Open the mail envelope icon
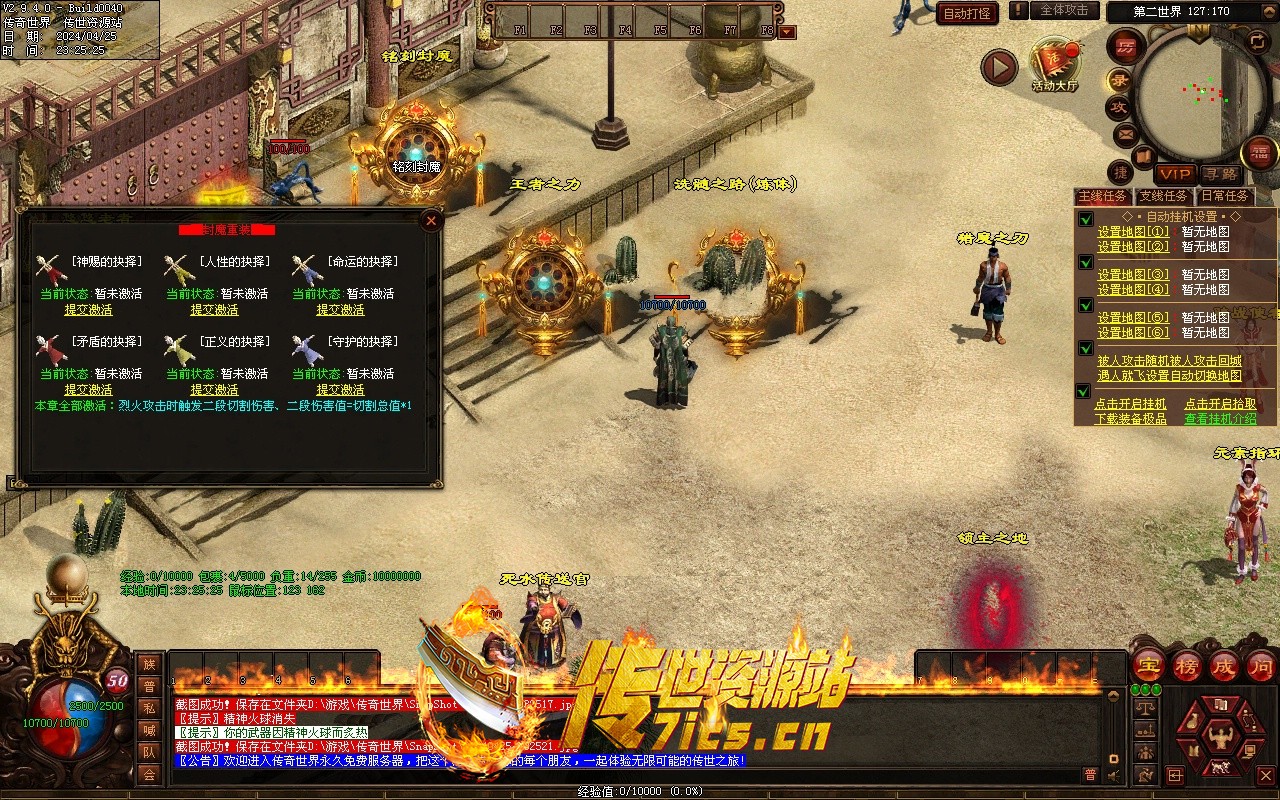The height and width of the screenshot is (800, 1280). (1126, 133)
